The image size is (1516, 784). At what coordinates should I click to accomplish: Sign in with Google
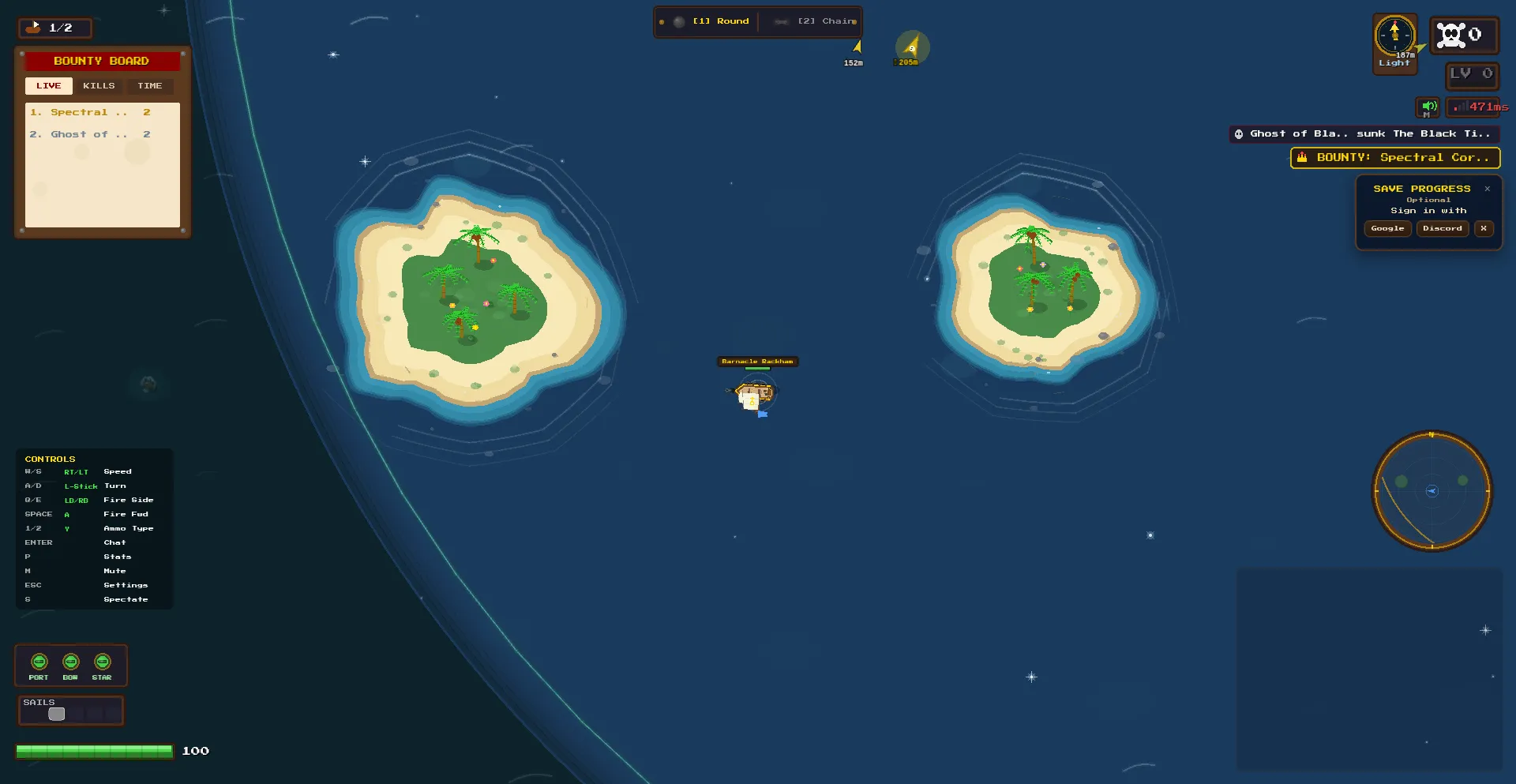(1387, 229)
